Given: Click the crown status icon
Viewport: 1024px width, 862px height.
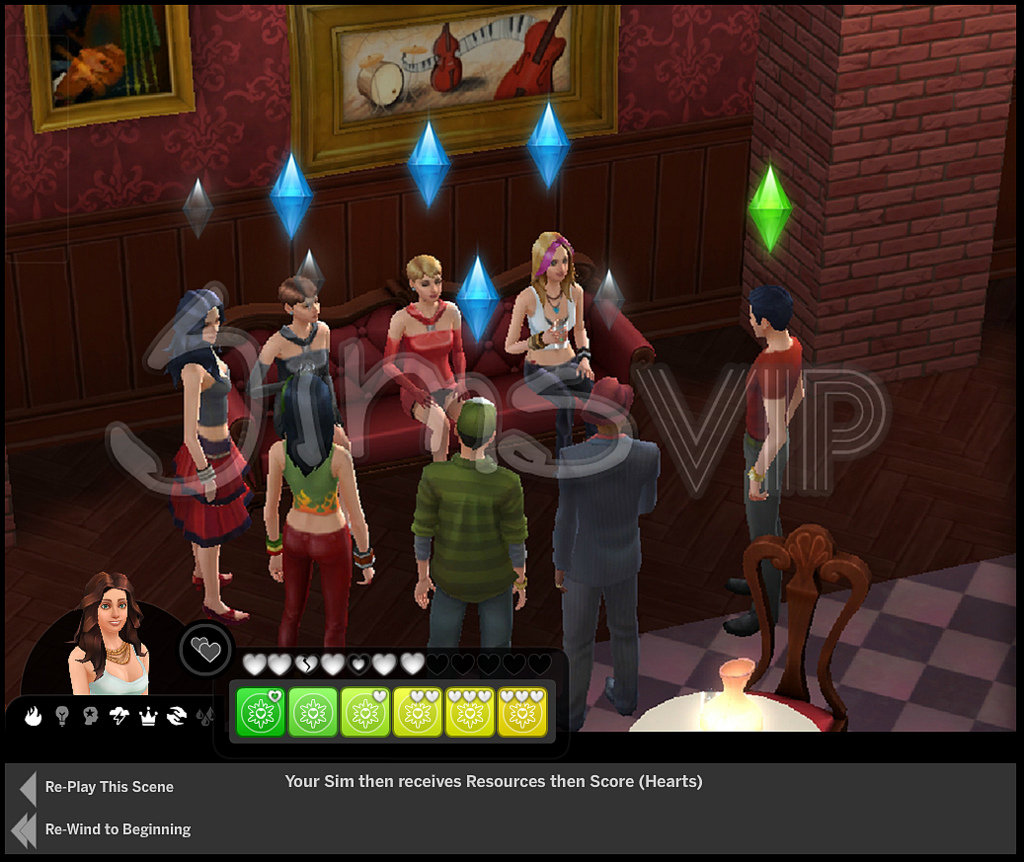Looking at the screenshot, I should click(148, 716).
